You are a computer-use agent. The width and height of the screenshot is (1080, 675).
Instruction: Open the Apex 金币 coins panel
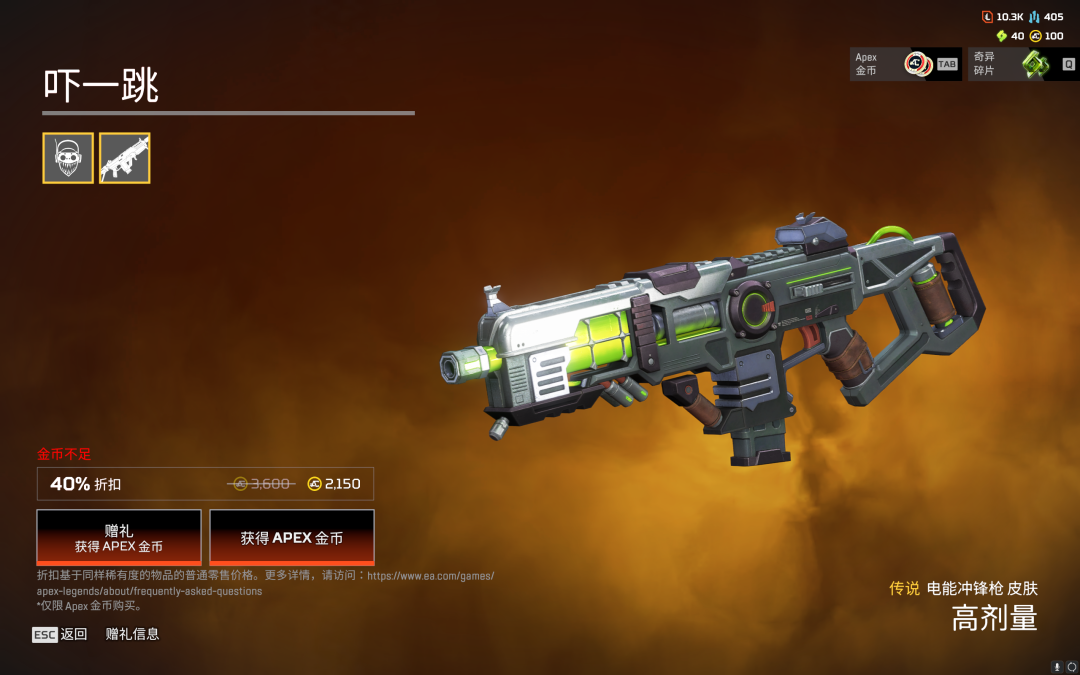click(x=905, y=64)
